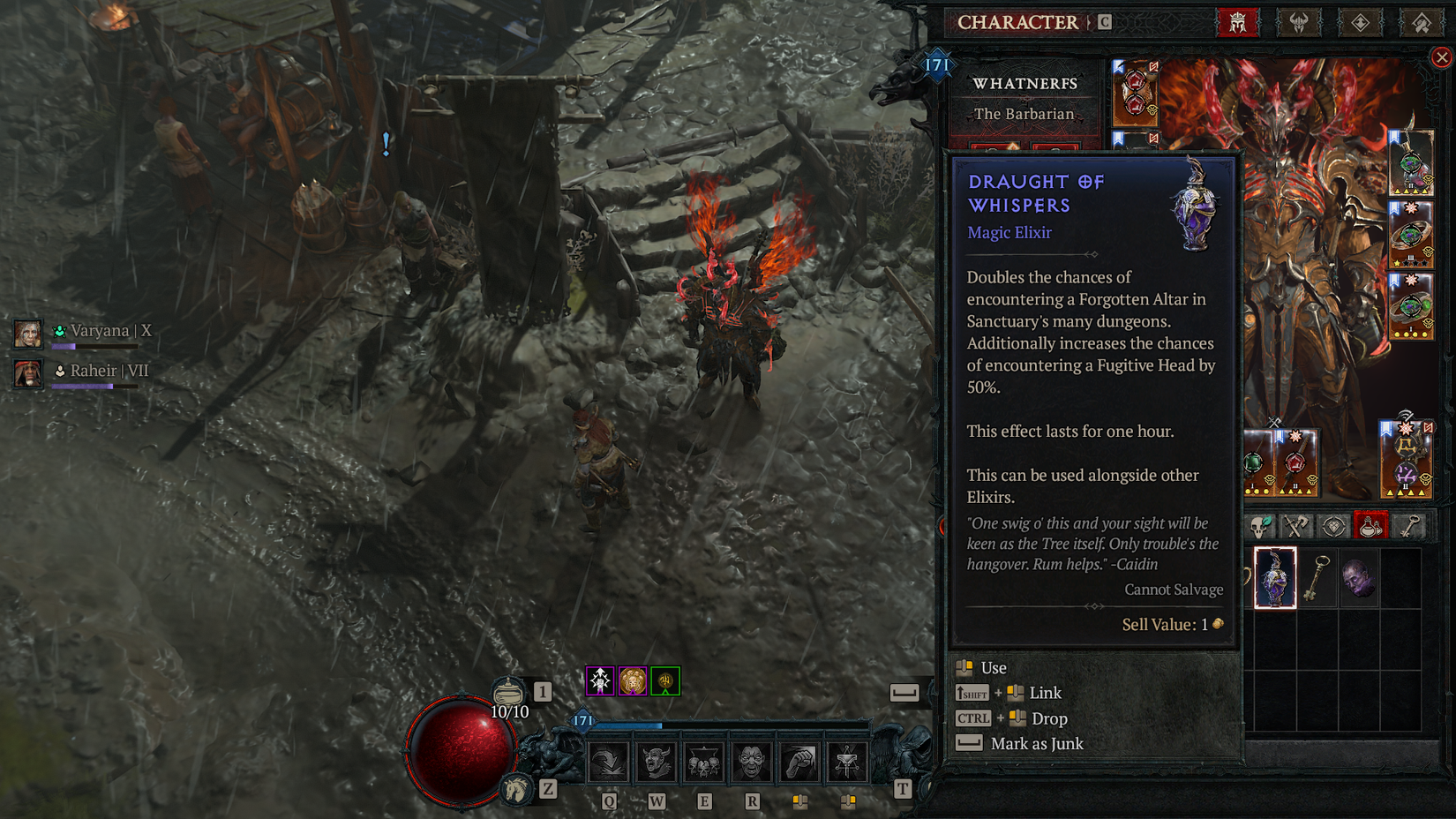The width and height of the screenshot is (1456, 819).
Task: Open the Weapons stash tab with crossed sword and axe
Action: 1295,525
